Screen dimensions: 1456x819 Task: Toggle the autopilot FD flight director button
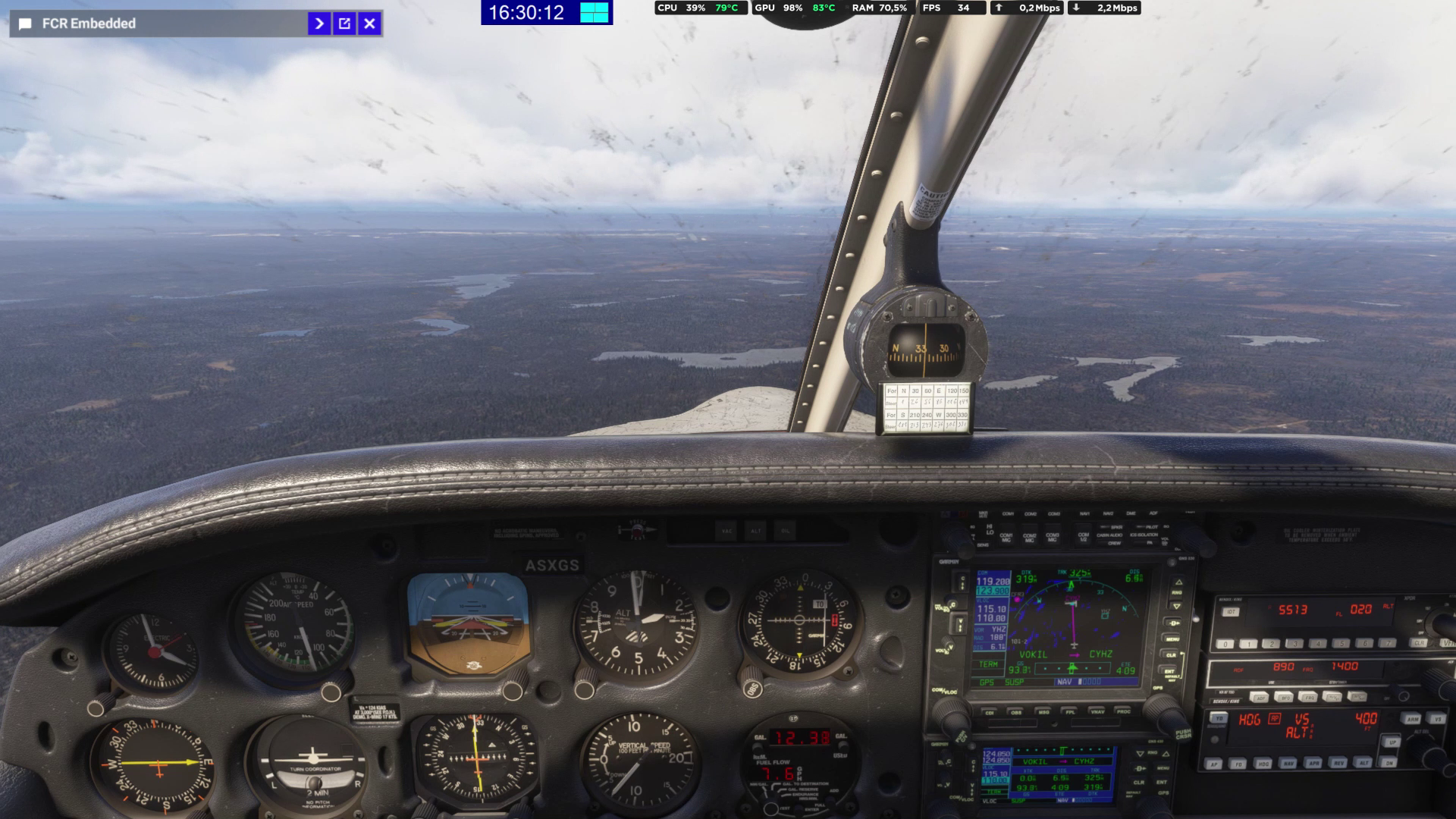pyautogui.click(x=1238, y=764)
